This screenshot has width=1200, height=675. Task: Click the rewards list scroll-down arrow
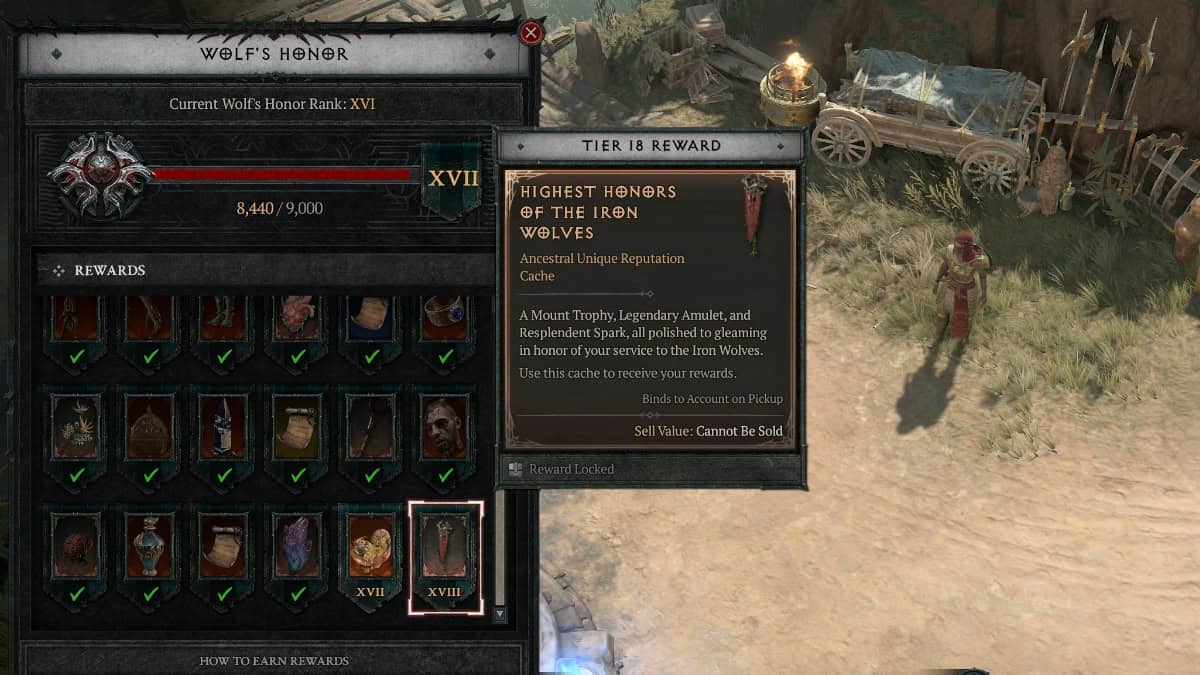pyautogui.click(x=500, y=613)
